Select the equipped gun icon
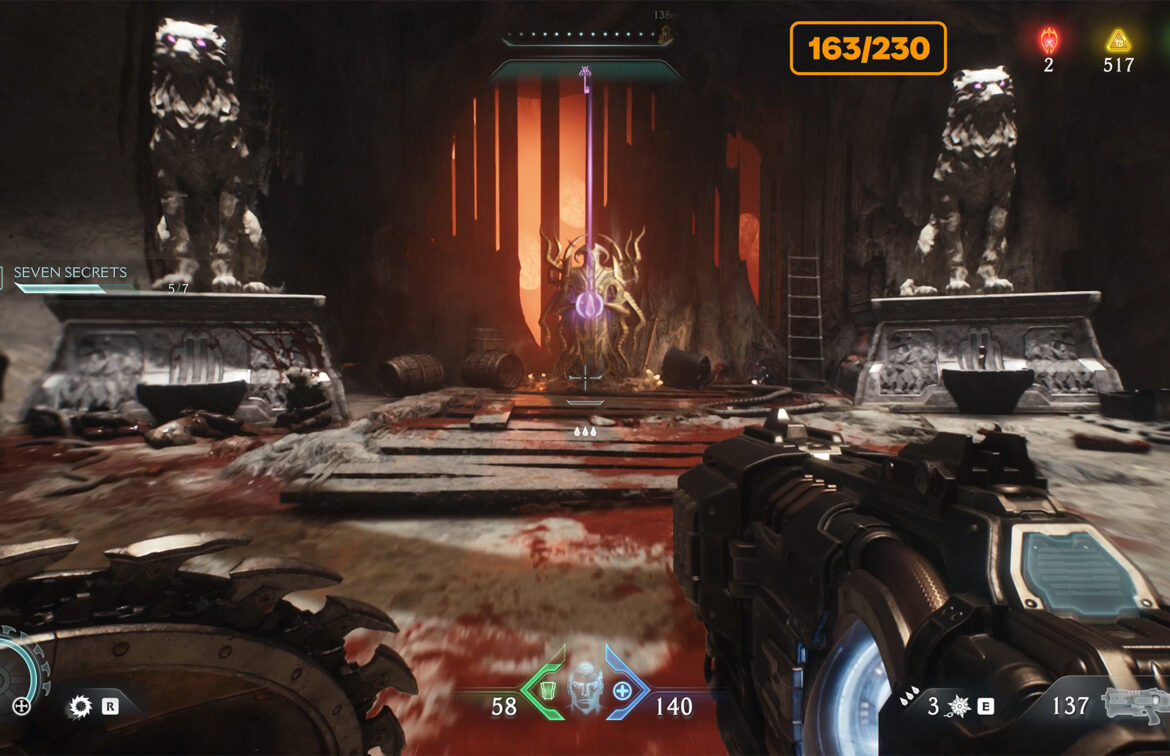 coord(1133,704)
